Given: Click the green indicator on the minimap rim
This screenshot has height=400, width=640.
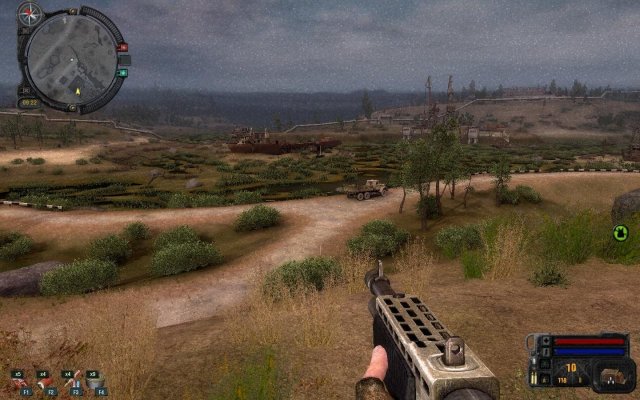Looking at the screenshot, I should tap(123, 72).
